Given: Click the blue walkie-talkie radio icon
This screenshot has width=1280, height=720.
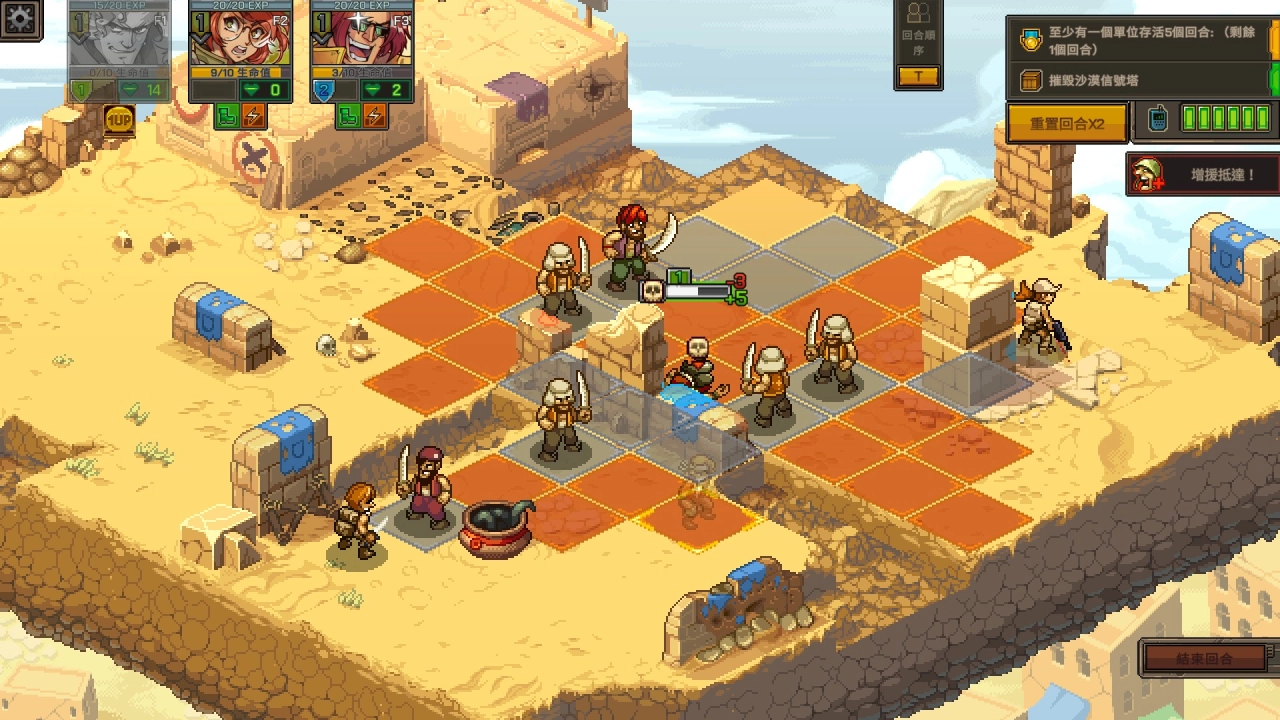Looking at the screenshot, I should coord(1157,120).
